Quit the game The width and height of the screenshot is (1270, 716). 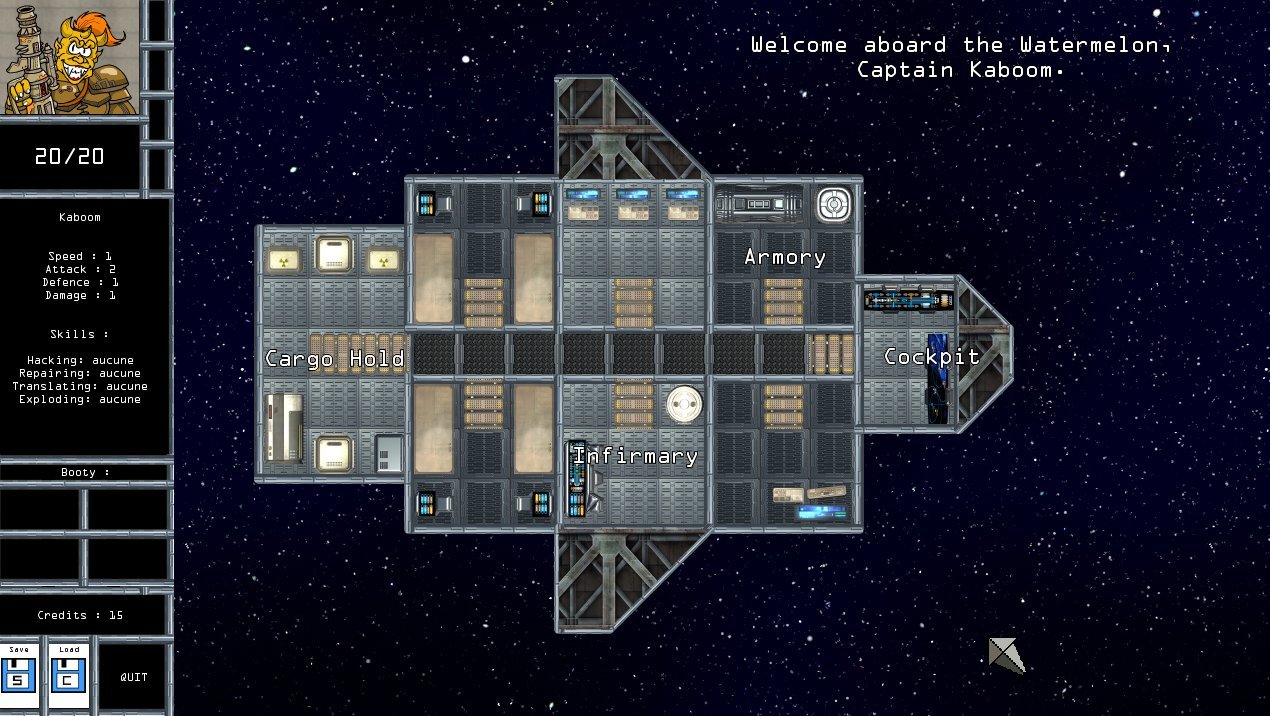(x=134, y=677)
